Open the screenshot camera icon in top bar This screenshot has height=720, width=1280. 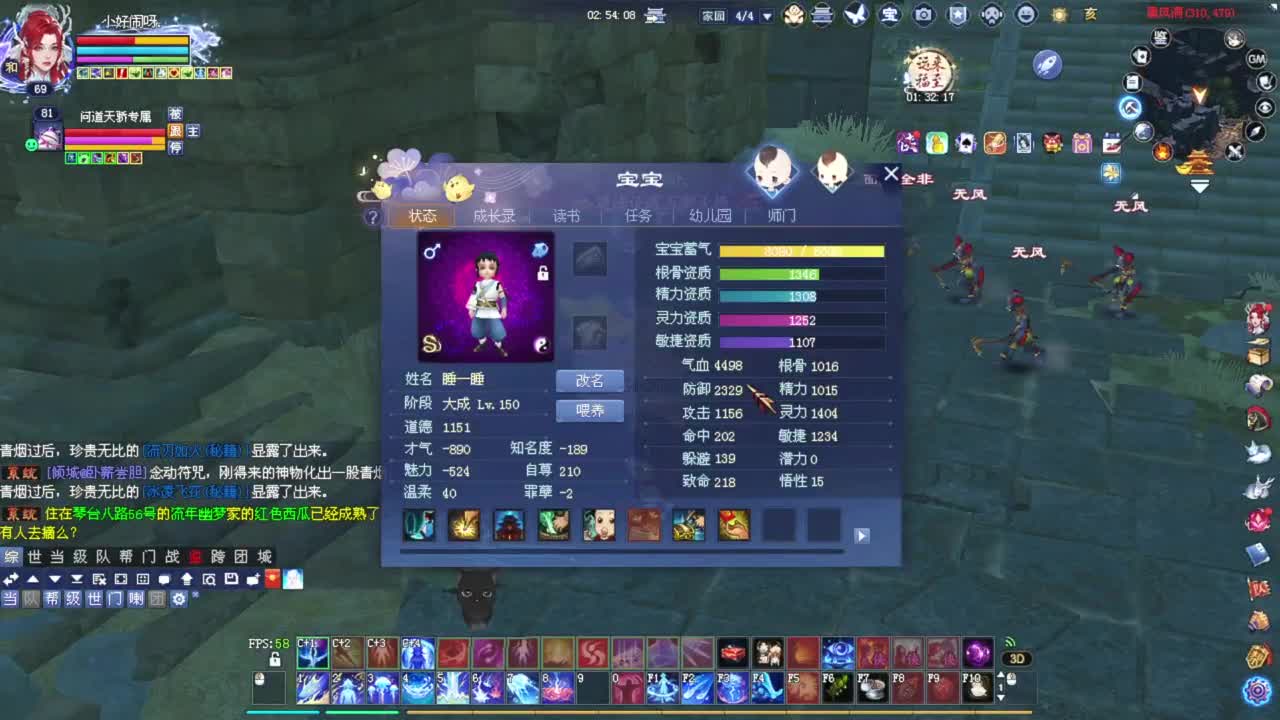click(x=923, y=15)
